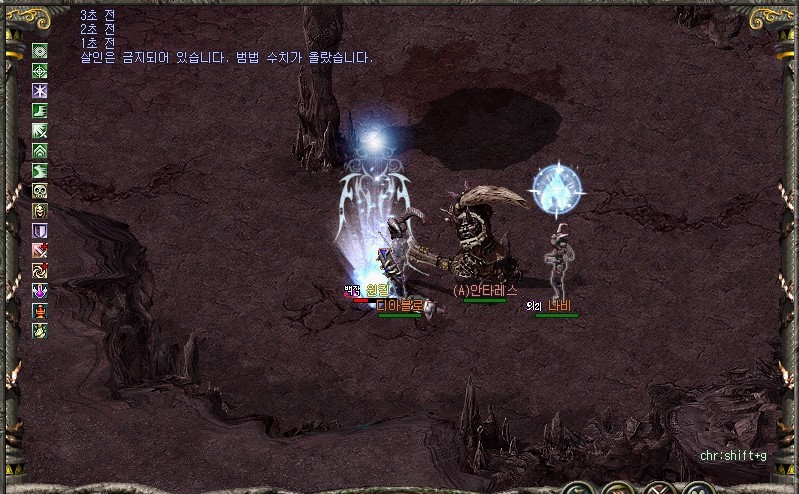Image resolution: width=799 pixels, height=494 pixels.
Task: Select the swirl spiral skill icon
Action: click(x=40, y=271)
